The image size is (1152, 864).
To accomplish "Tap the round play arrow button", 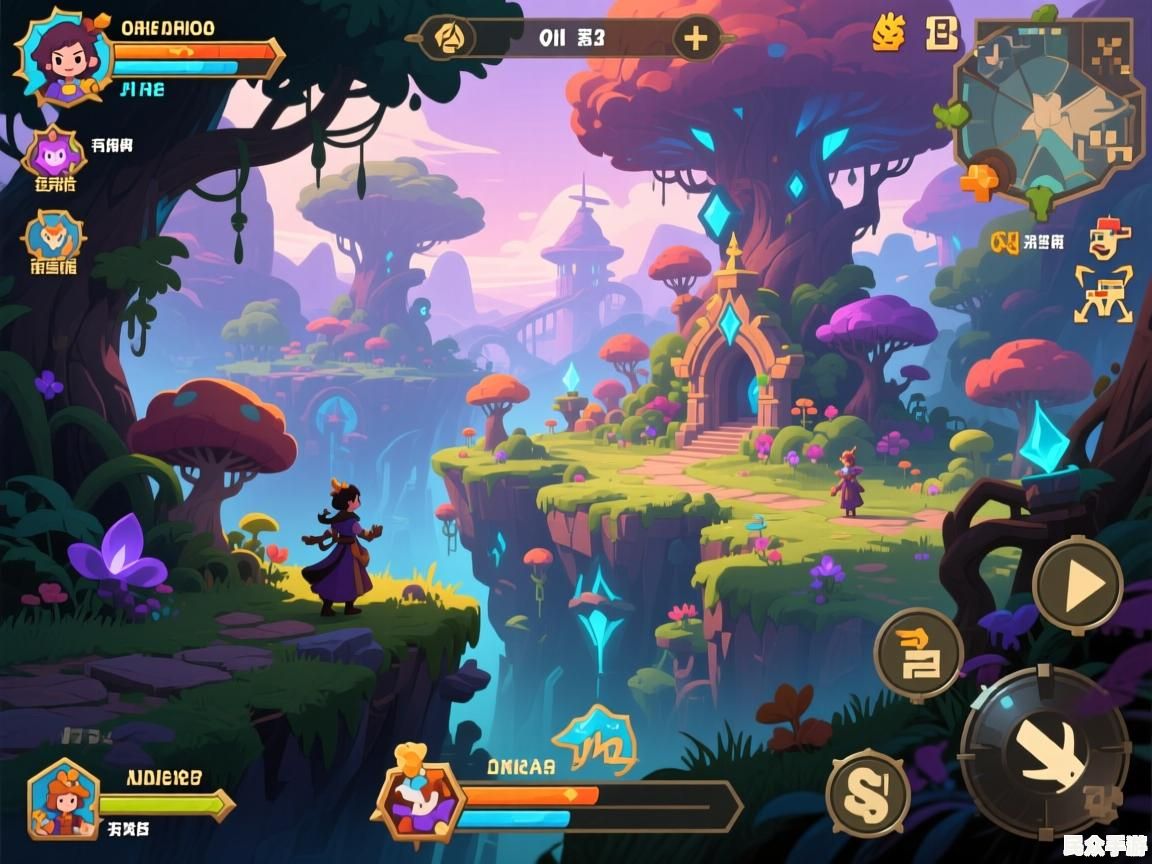I will (x=1077, y=585).
